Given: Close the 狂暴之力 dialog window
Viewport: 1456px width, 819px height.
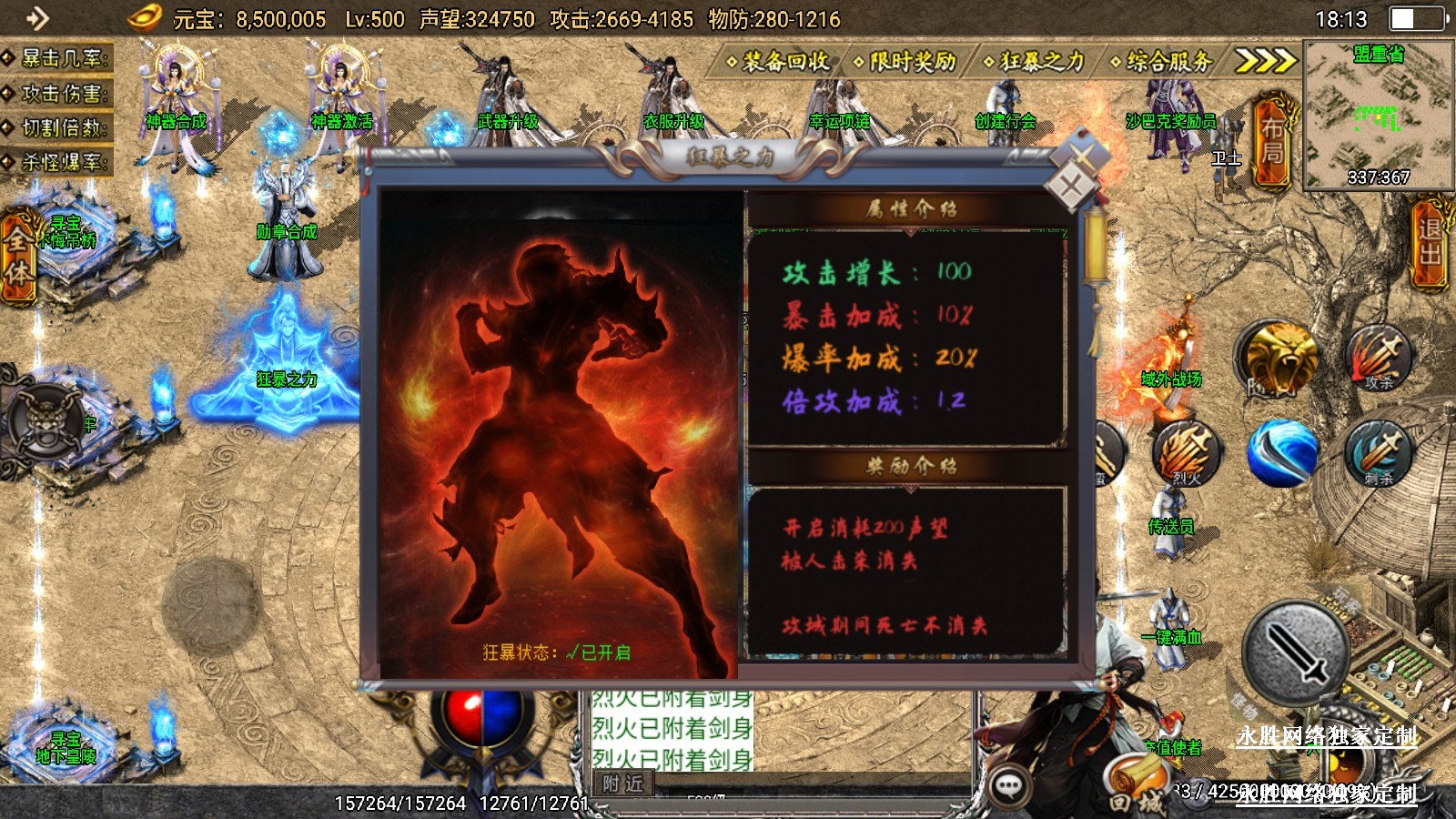Looking at the screenshot, I should (x=1072, y=187).
